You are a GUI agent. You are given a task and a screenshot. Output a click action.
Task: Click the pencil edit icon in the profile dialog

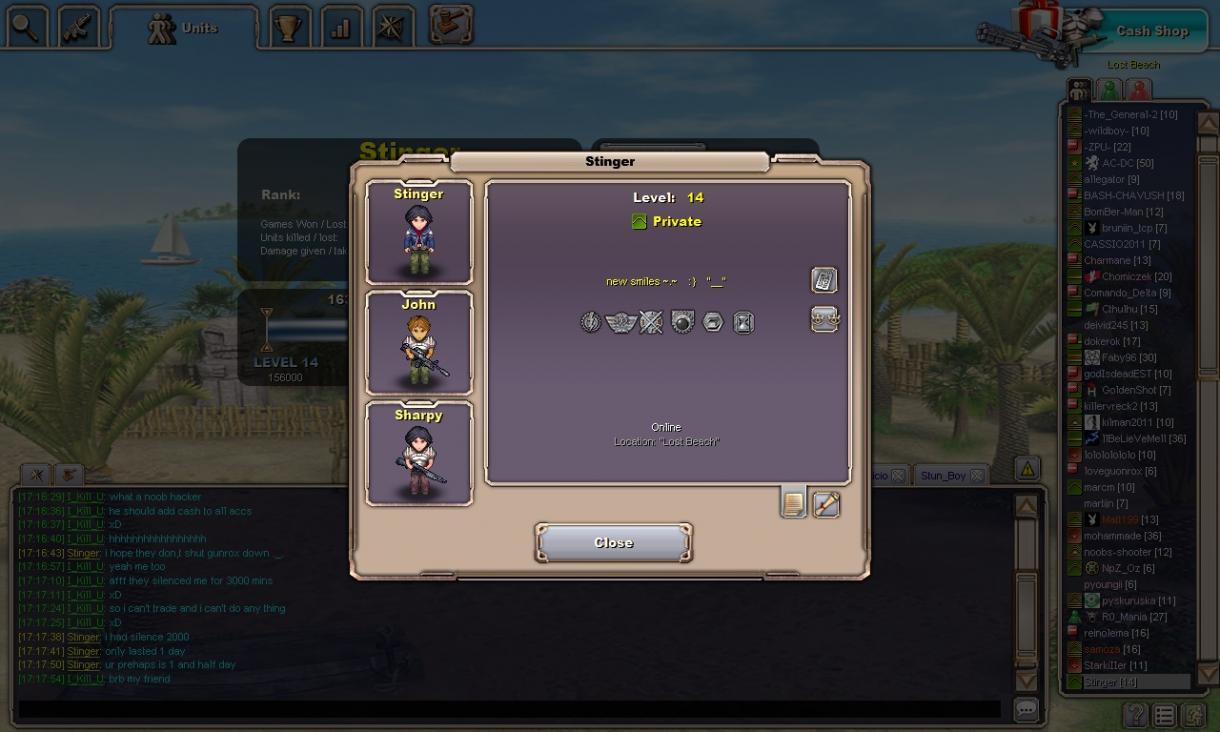click(826, 504)
